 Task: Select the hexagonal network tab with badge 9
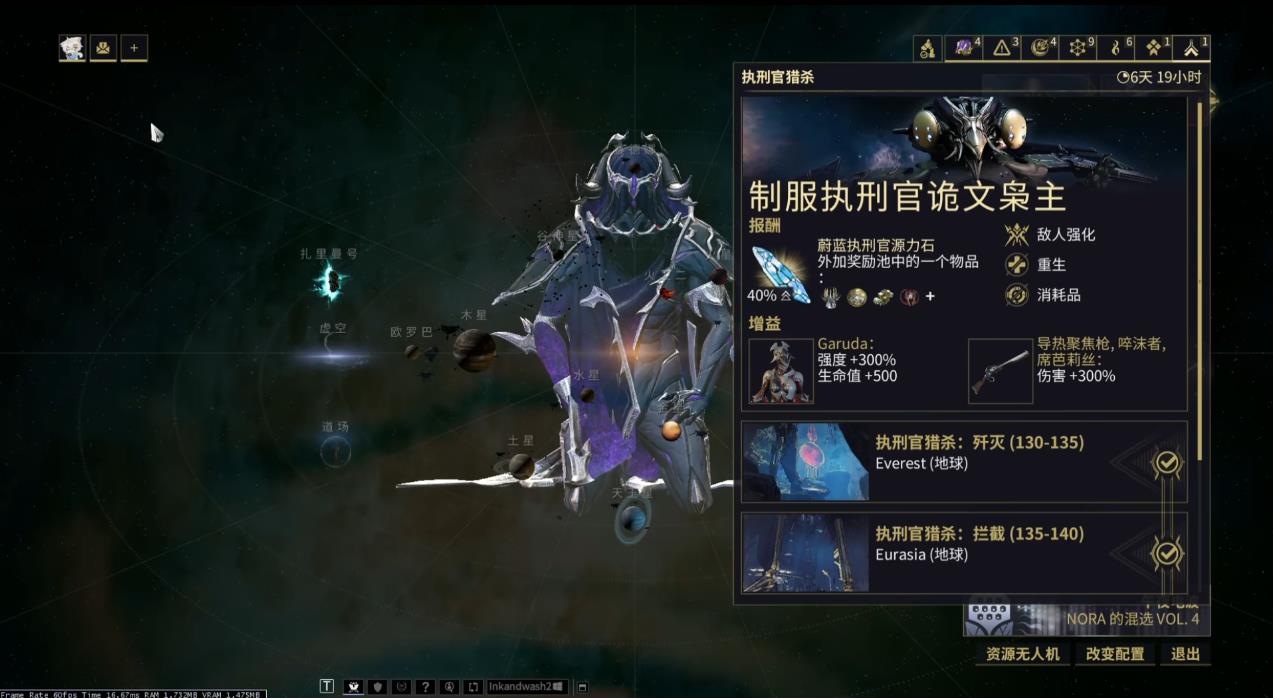coord(1079,48)
